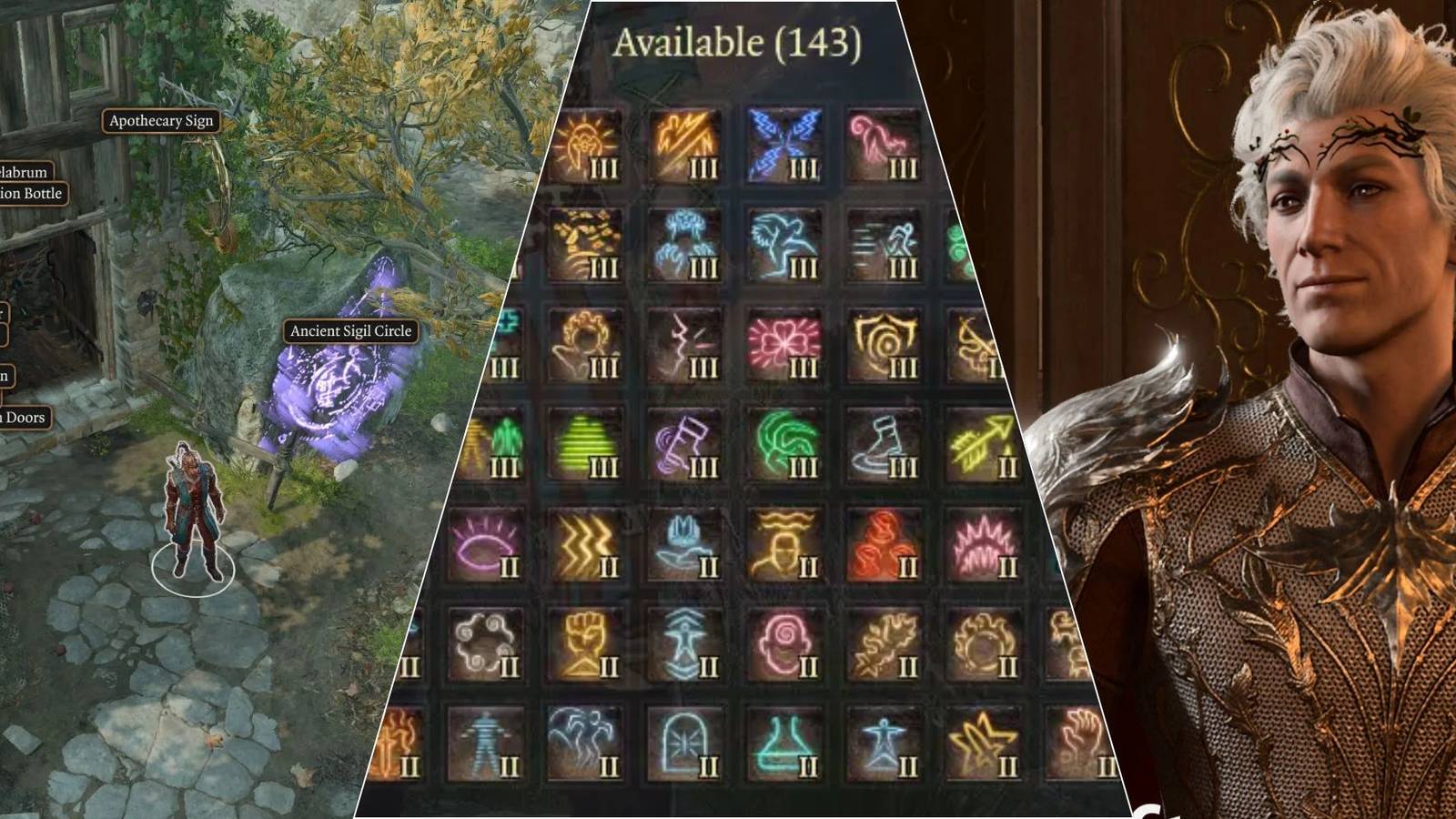Viewport: 1456px width, 819px height.
Task: Choose the blue striped figure spell
Action: click(x=485, y=745)
